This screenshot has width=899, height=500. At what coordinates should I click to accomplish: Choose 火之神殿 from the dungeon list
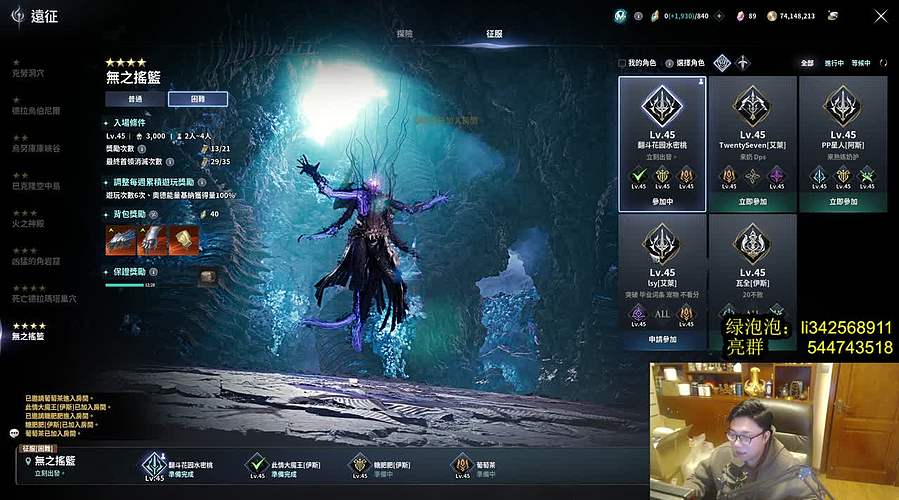(x=27, y=222)
